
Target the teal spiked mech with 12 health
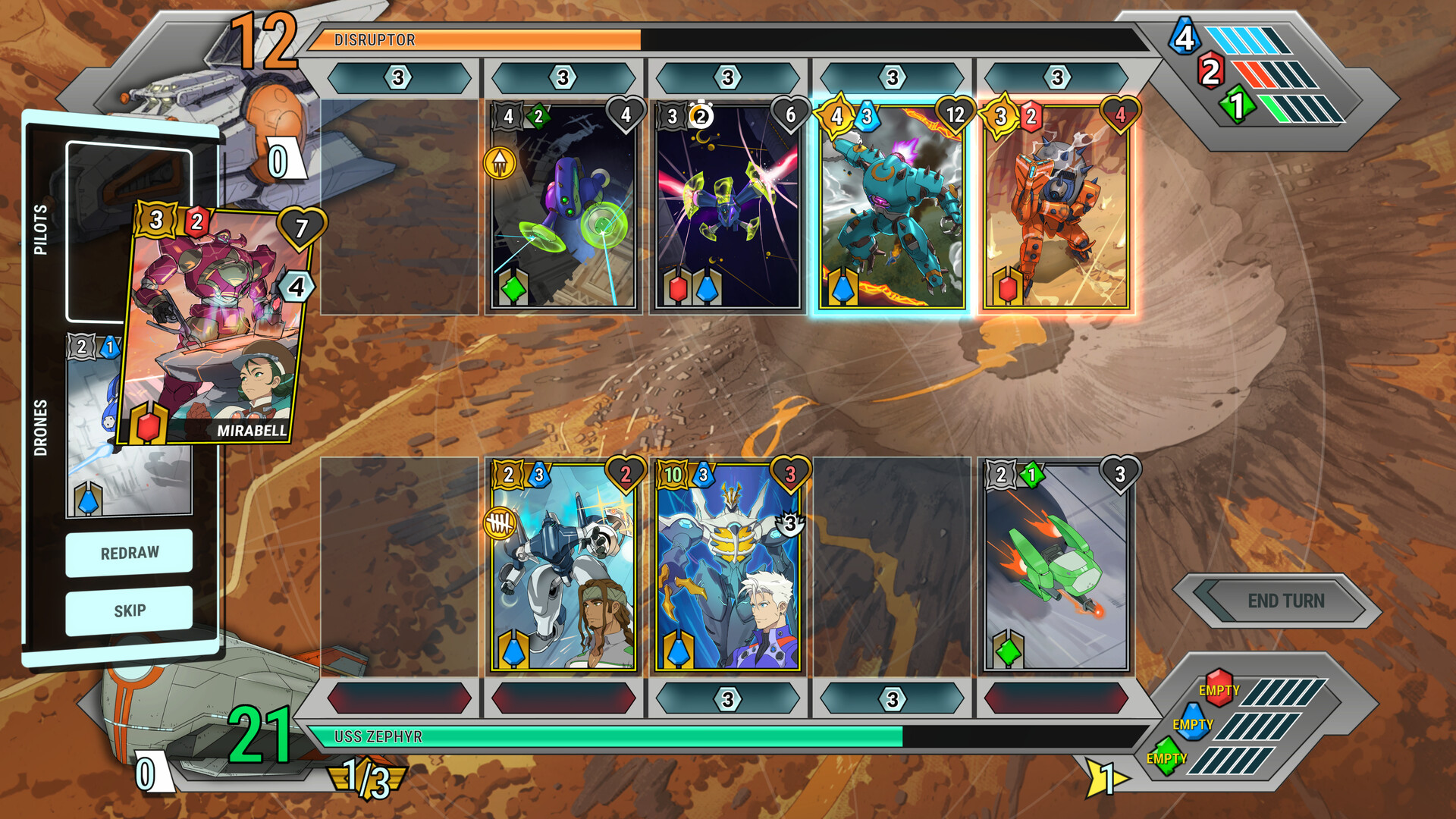click(892, 209)
